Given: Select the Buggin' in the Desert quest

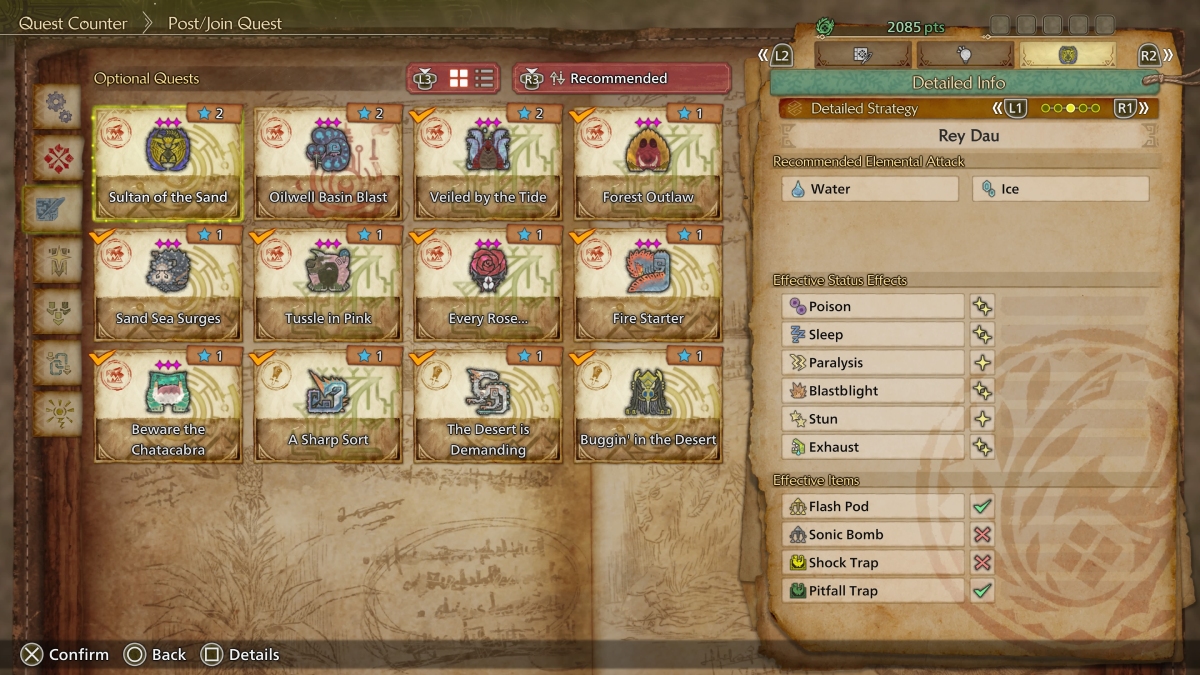Looking at the screenshot, I should (x=648, y=404).
